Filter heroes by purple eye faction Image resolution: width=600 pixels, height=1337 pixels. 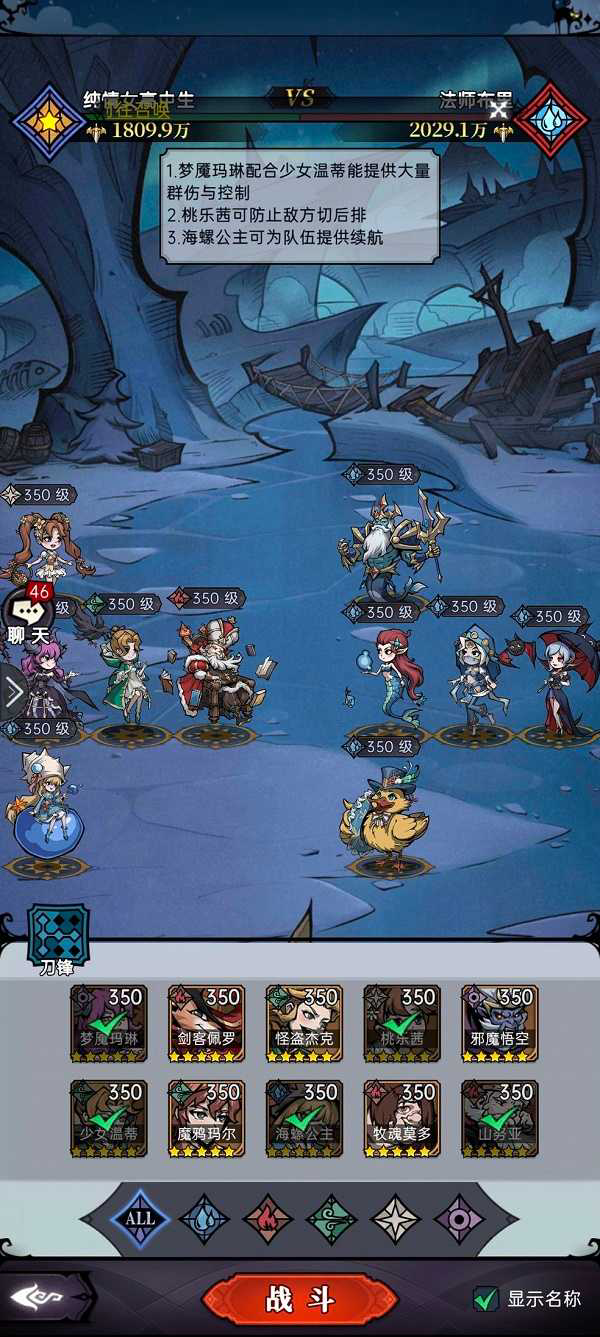click(x=460, y=1219)
